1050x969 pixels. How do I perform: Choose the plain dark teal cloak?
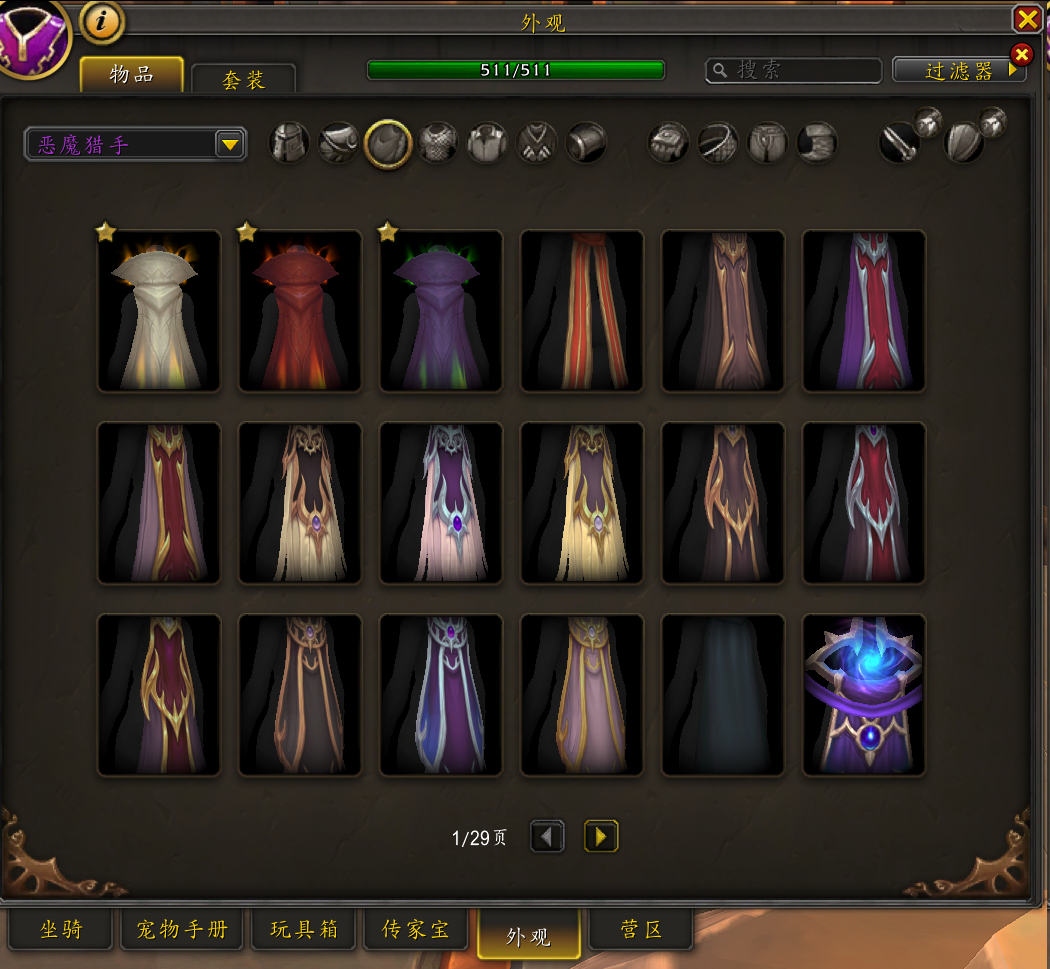pos(723,696)
